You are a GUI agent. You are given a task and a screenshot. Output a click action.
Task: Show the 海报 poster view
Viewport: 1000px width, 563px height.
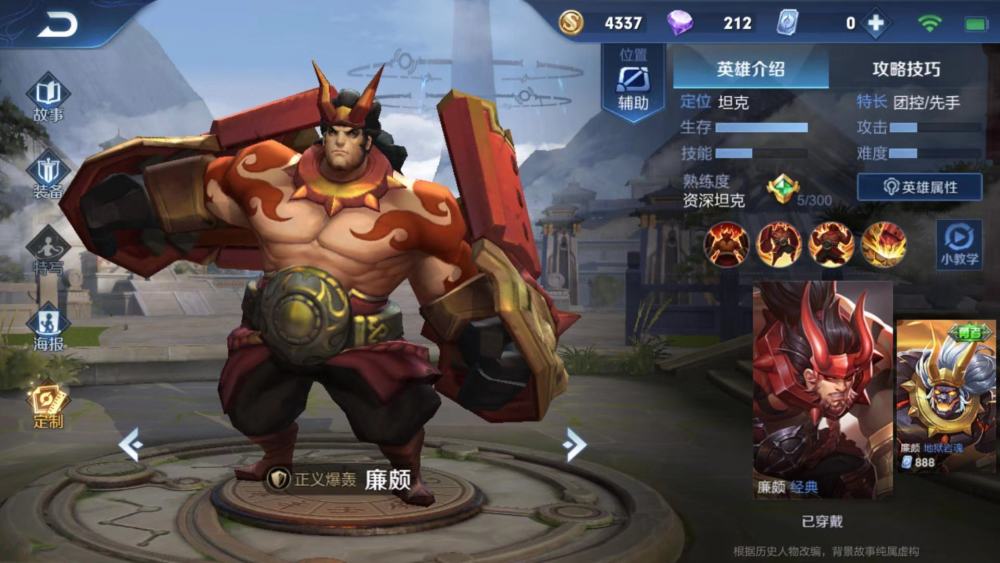point(48,326)
